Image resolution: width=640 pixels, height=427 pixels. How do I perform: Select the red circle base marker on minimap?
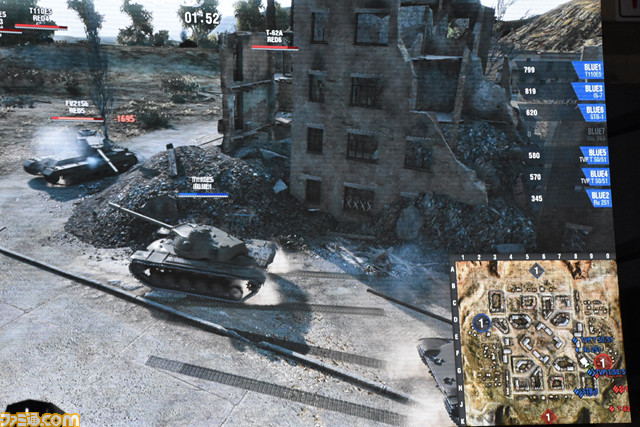(x=604, y=362)
